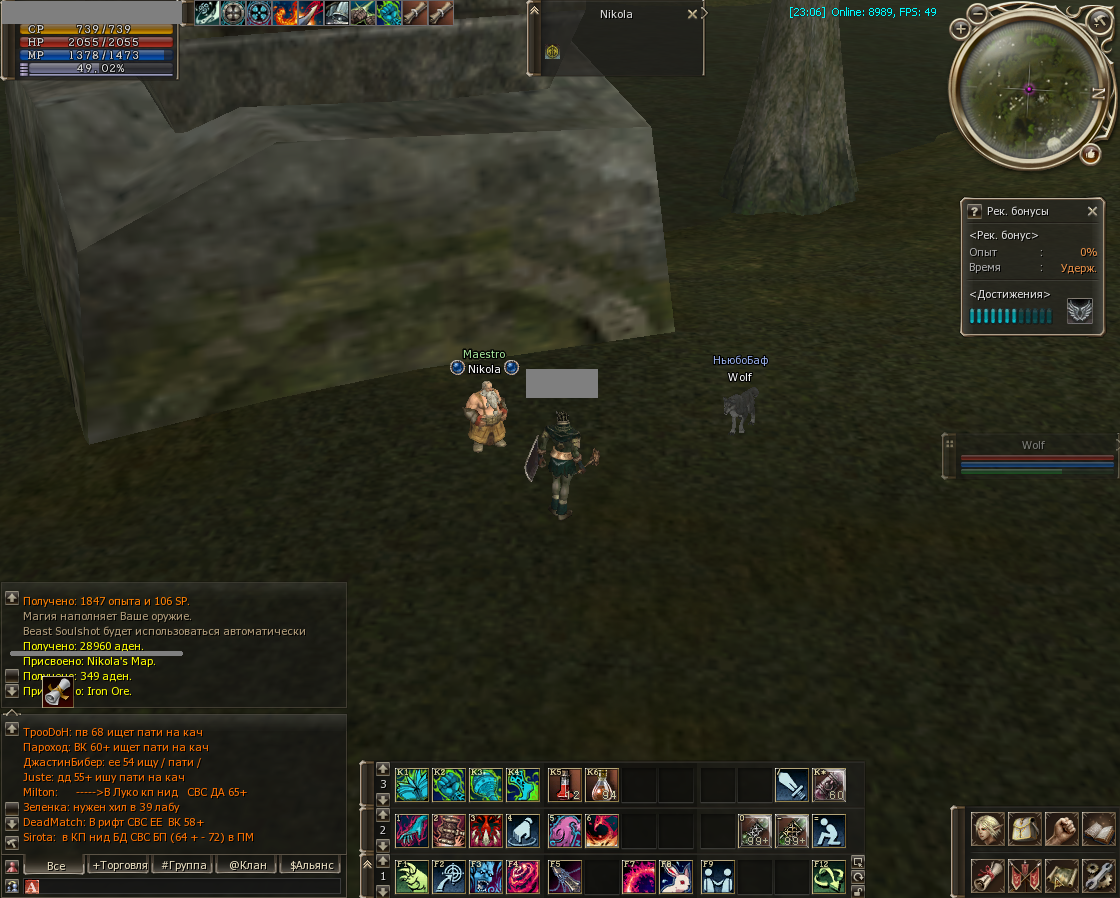The height and width of the screenshot is (898, 1120).
Task: Switch to the #Группа chat tab
Action: click(x=183, y=865)
